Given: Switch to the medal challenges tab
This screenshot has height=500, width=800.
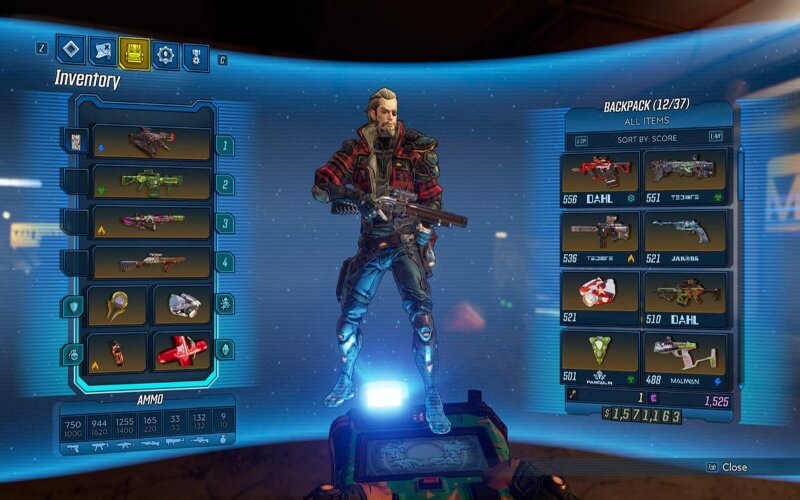Looking at the screenshot, I should (194, 56).
